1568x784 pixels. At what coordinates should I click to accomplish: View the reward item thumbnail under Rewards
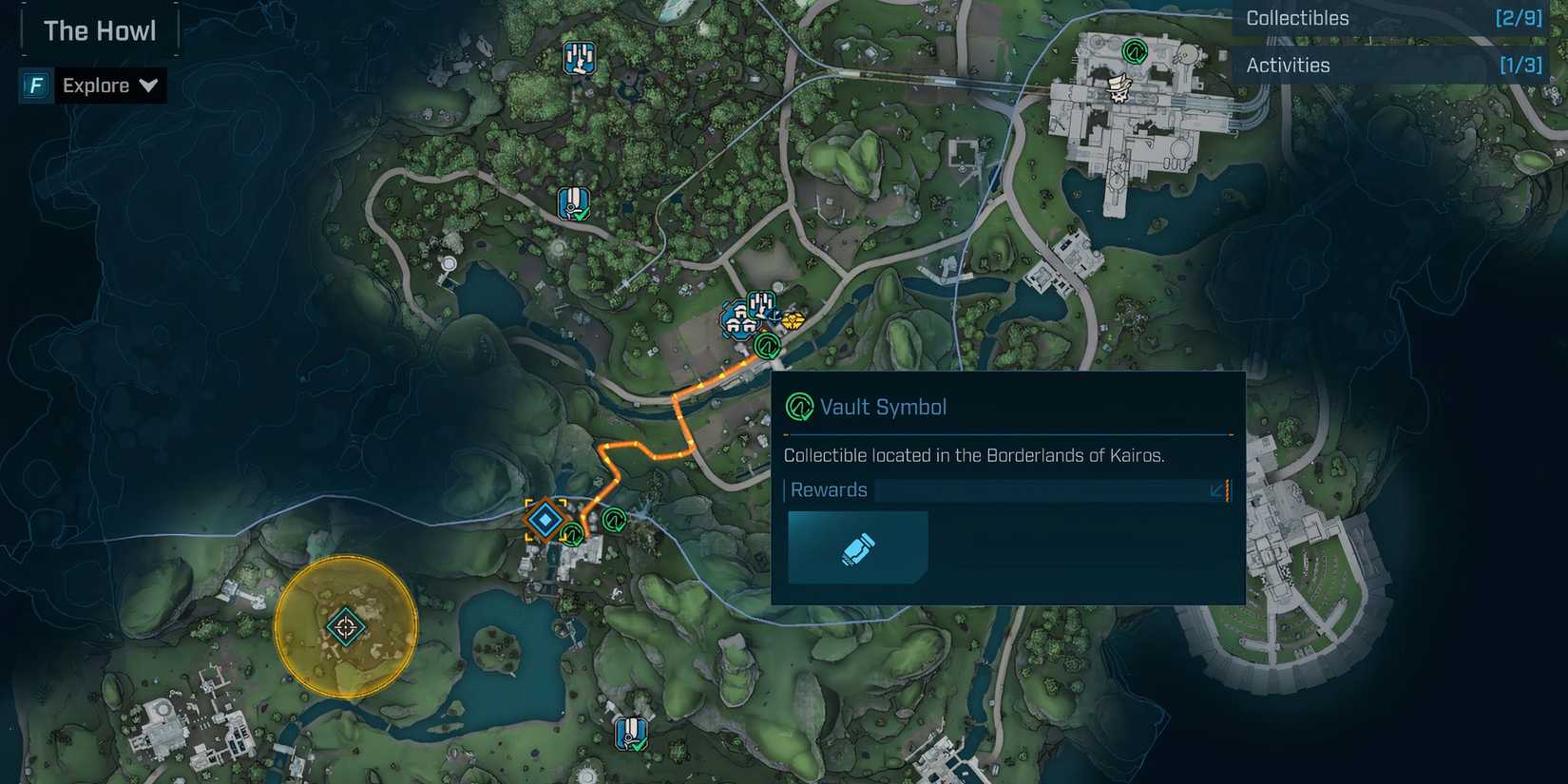point(857,546)
